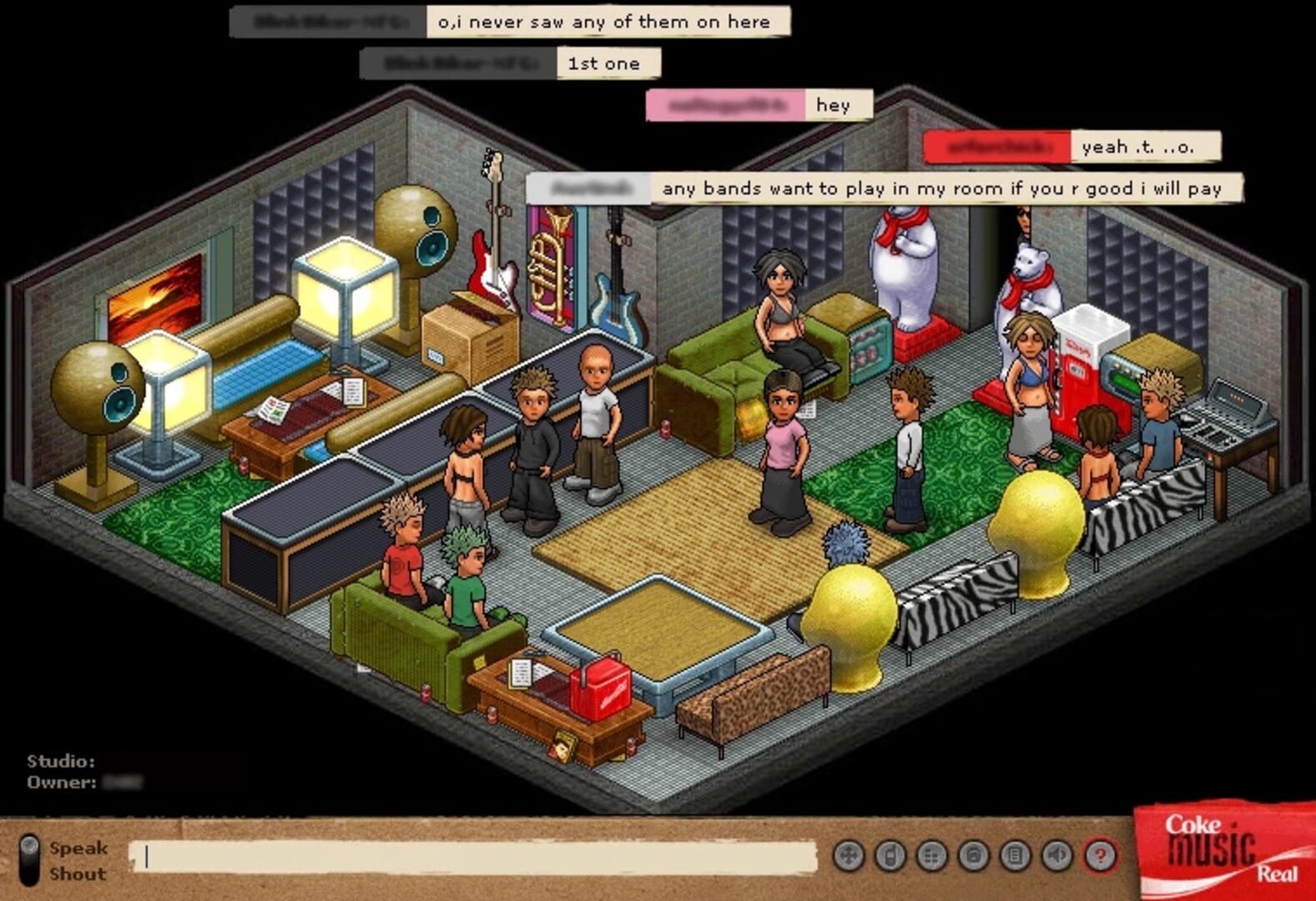Click the "any bands want to play" message
The image size is (1316, 901).
(x=940, y=189)
